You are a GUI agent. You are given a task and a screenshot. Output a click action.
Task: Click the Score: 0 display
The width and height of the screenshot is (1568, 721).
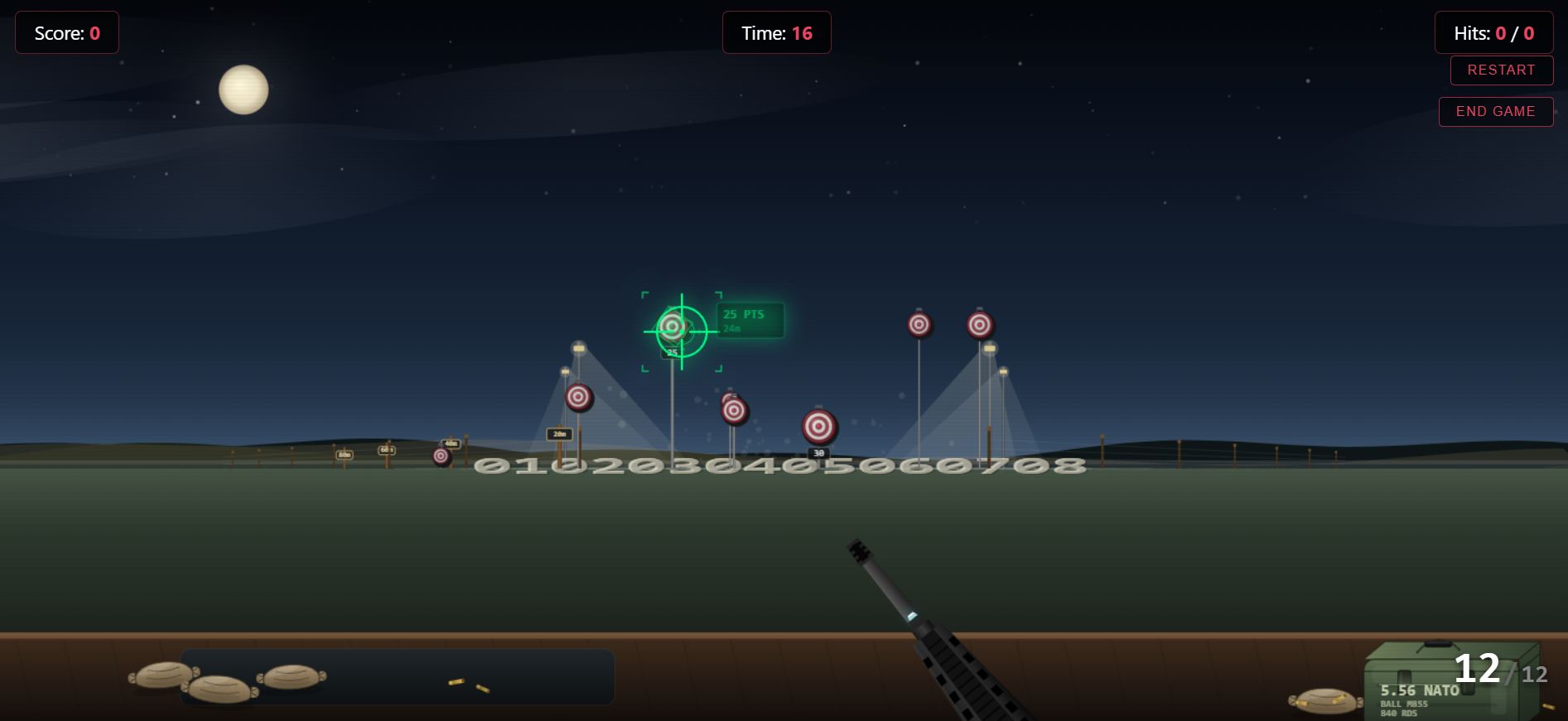tap(66, 33)
